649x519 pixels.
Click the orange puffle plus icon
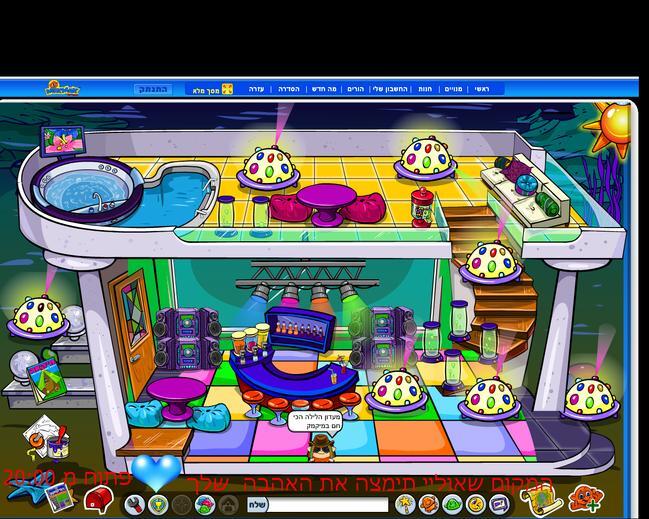583,497
